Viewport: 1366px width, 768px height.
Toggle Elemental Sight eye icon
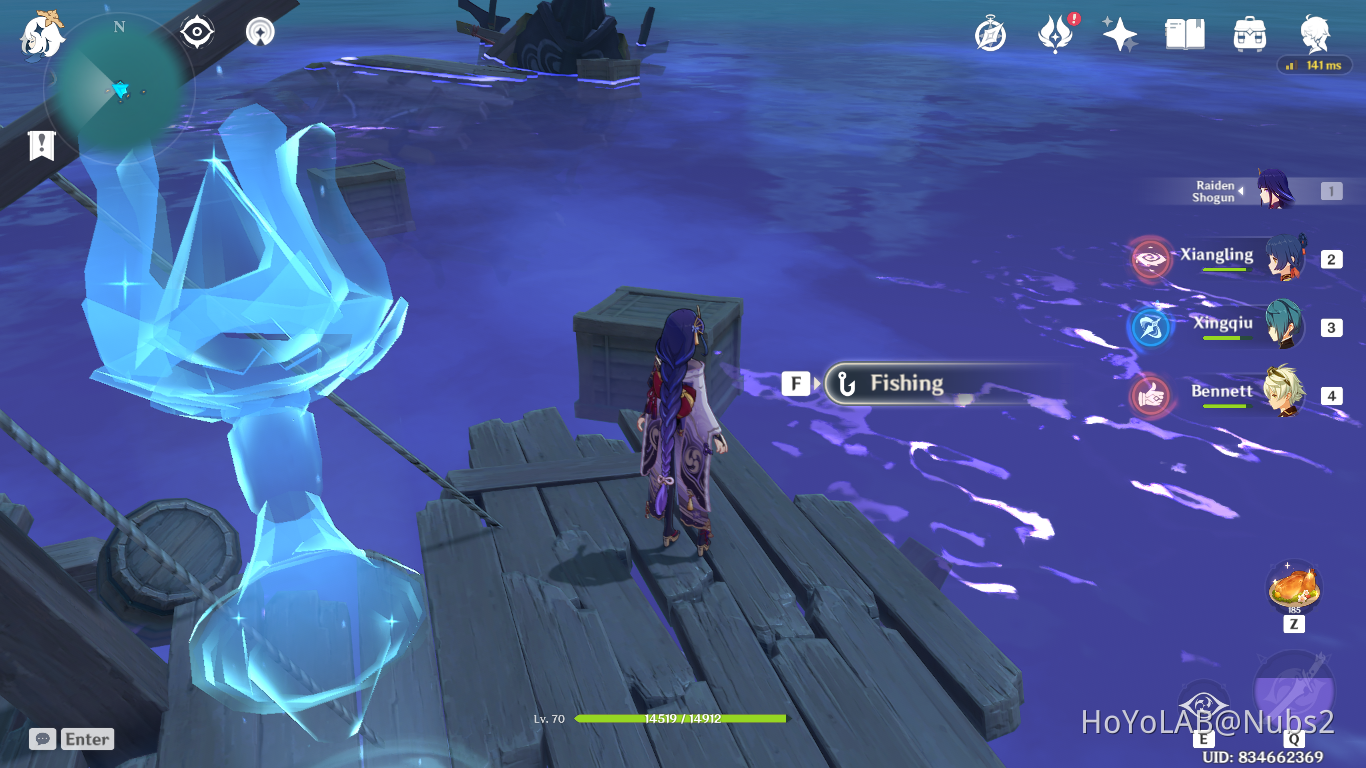point(196,31)
